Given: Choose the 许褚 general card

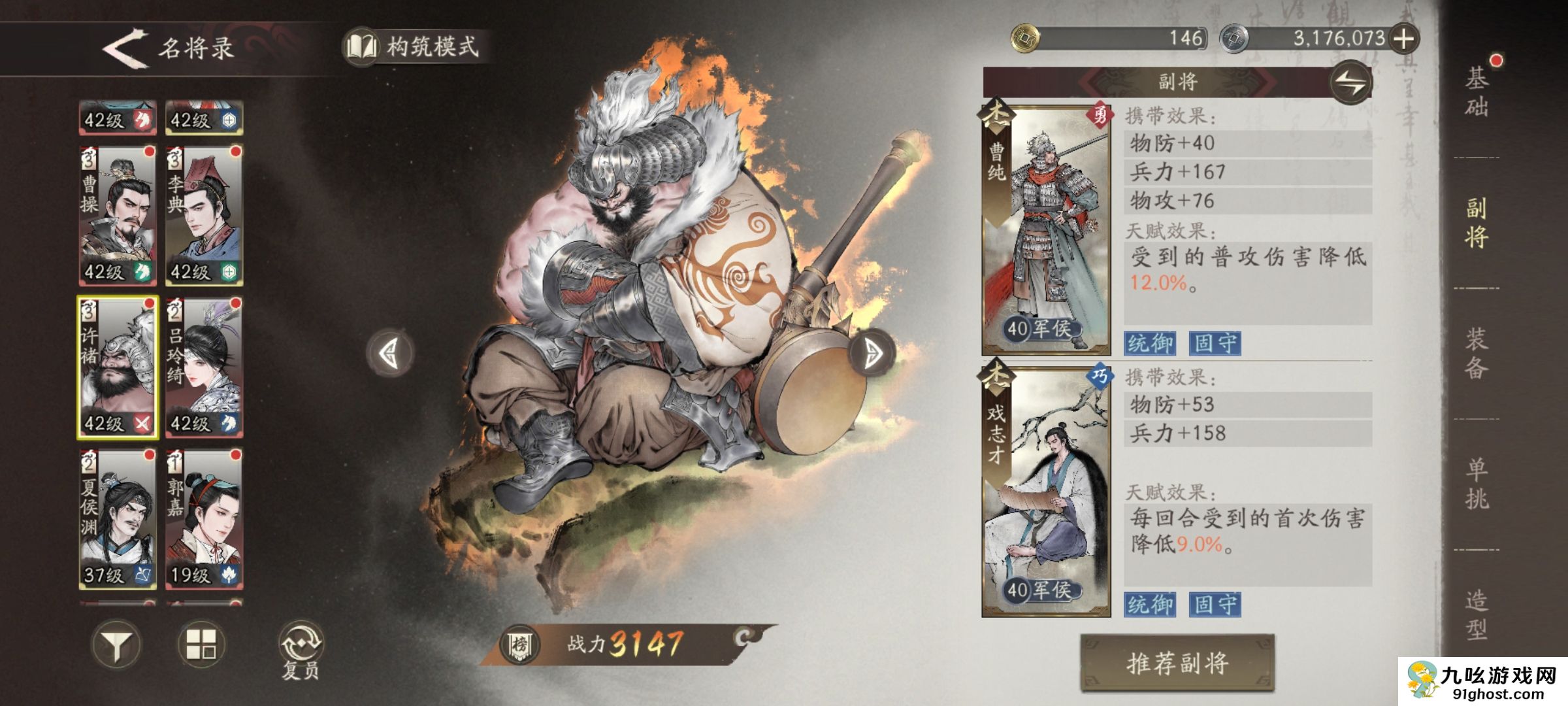Looking at the screenshot, I should [118, 367].
